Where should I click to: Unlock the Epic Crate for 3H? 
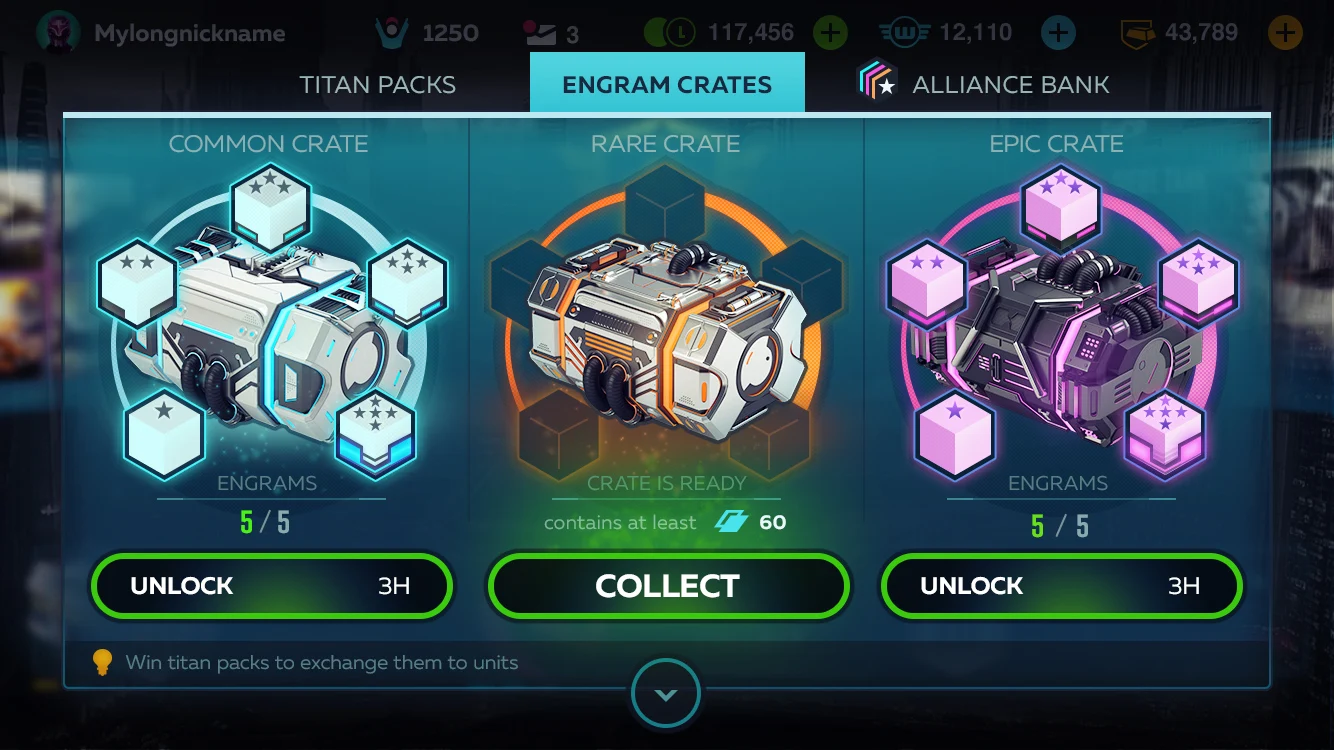[x=1061, y=586]
